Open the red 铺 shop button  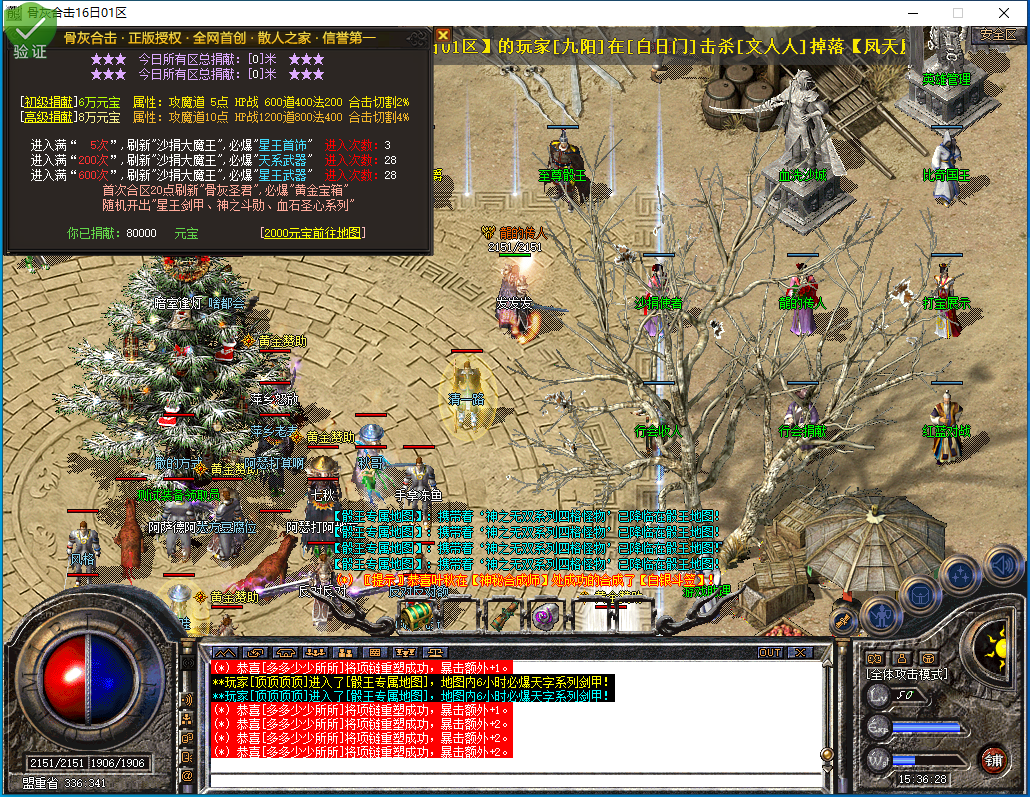point(992,759)
